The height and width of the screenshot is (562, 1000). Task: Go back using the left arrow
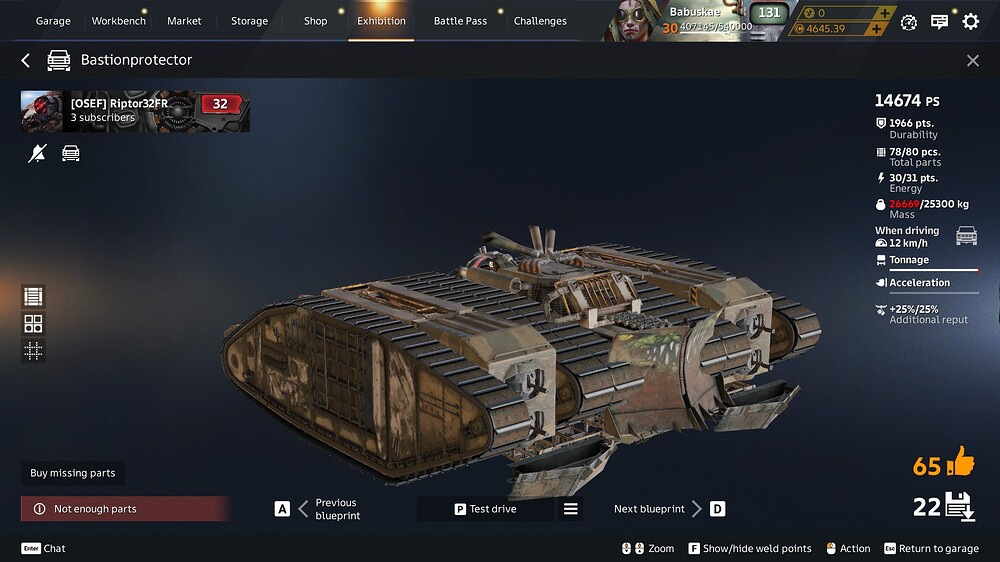click(26, 61)
